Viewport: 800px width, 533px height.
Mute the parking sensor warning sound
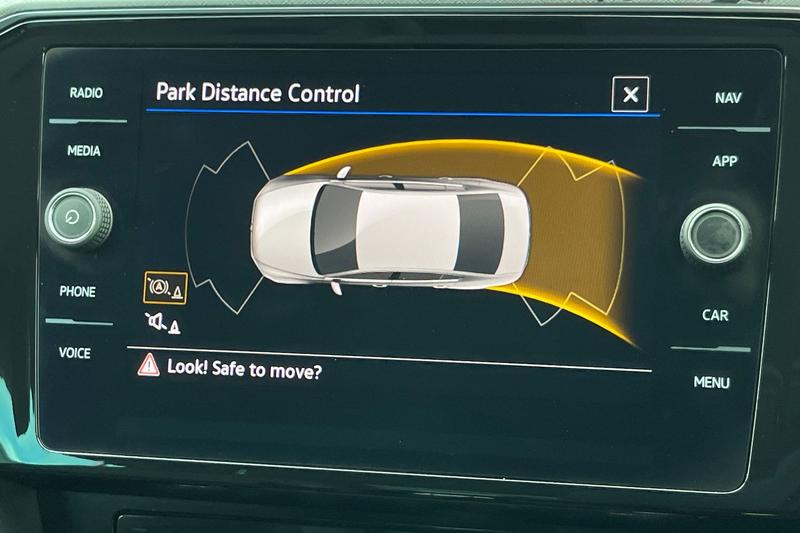coord(163,323)
